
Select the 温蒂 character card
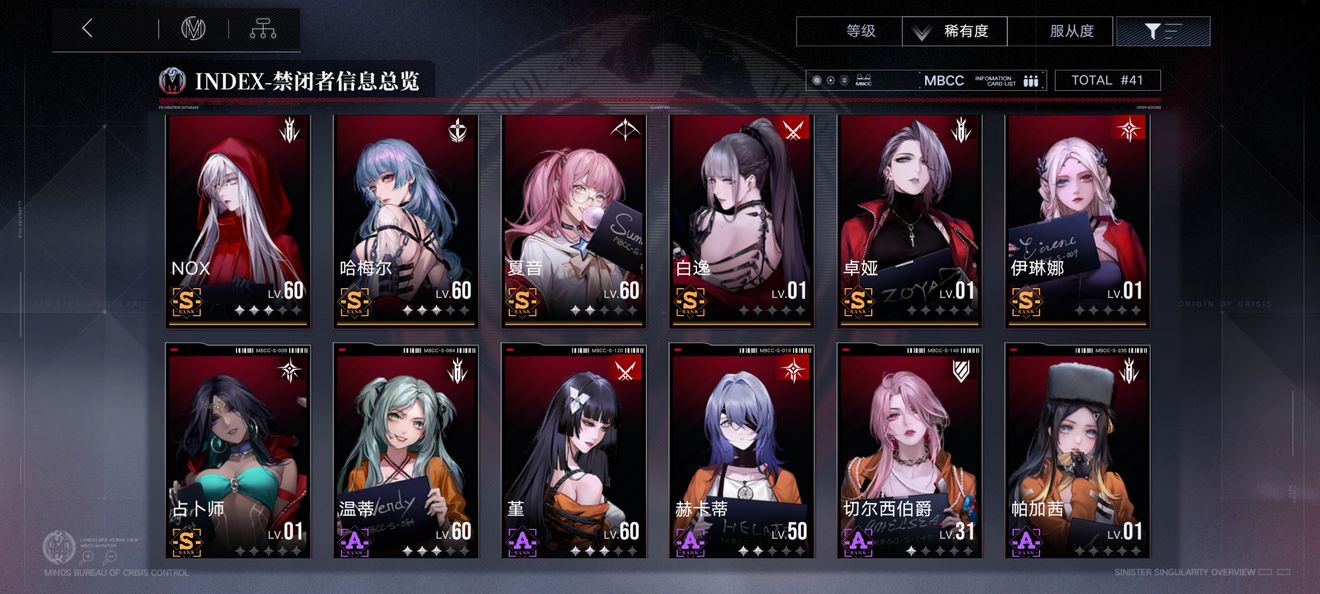[x=406, y=450]
